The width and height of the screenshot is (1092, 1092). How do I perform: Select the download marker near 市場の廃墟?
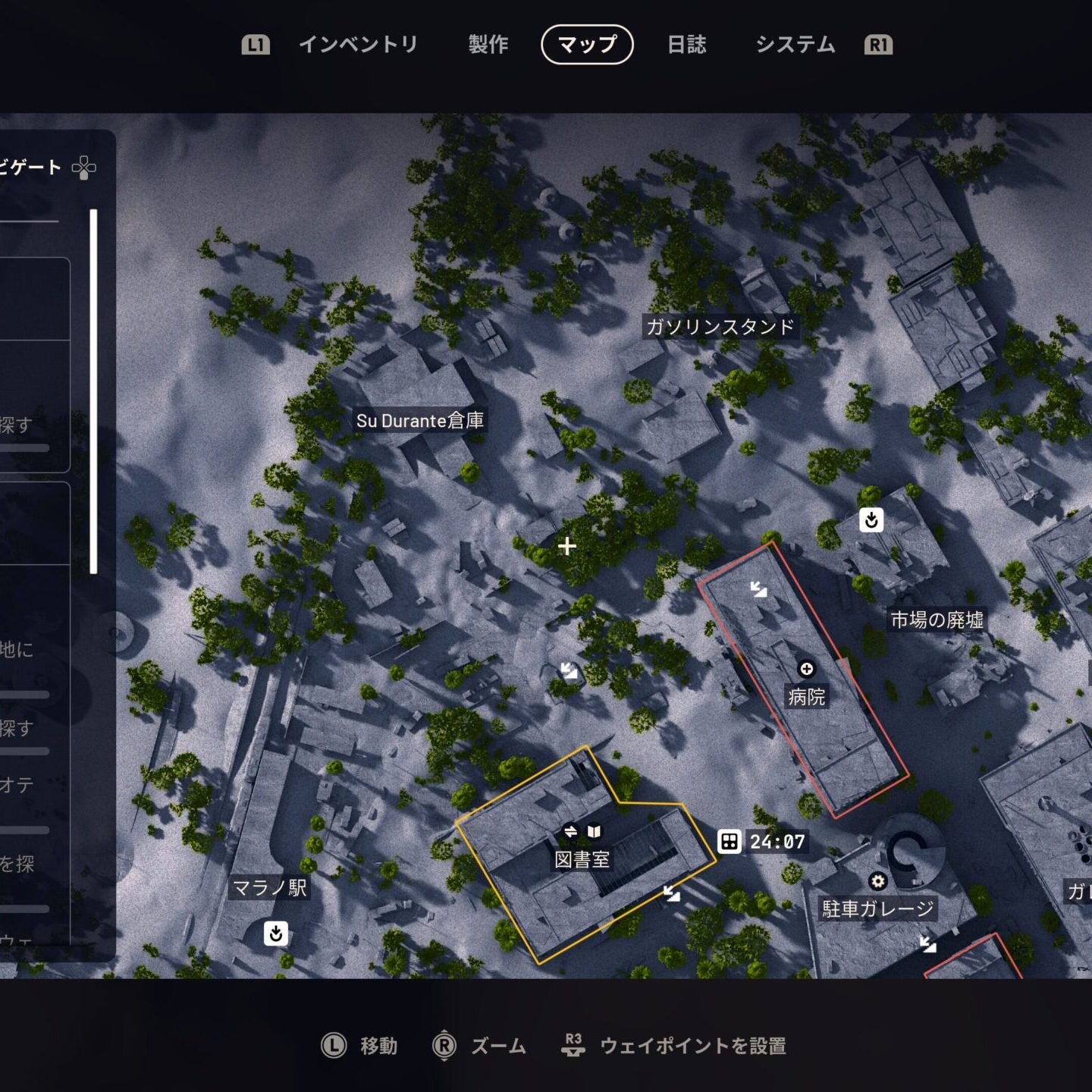(x=871, y=520)
